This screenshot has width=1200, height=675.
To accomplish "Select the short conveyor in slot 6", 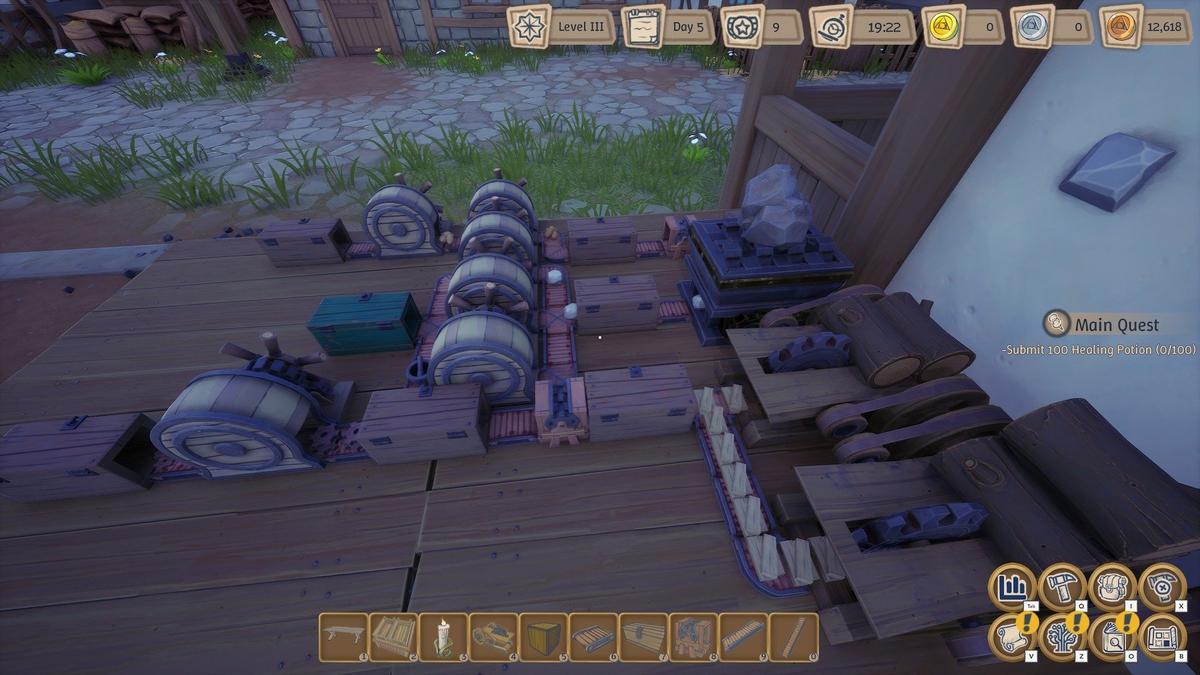I will [593, 636].
